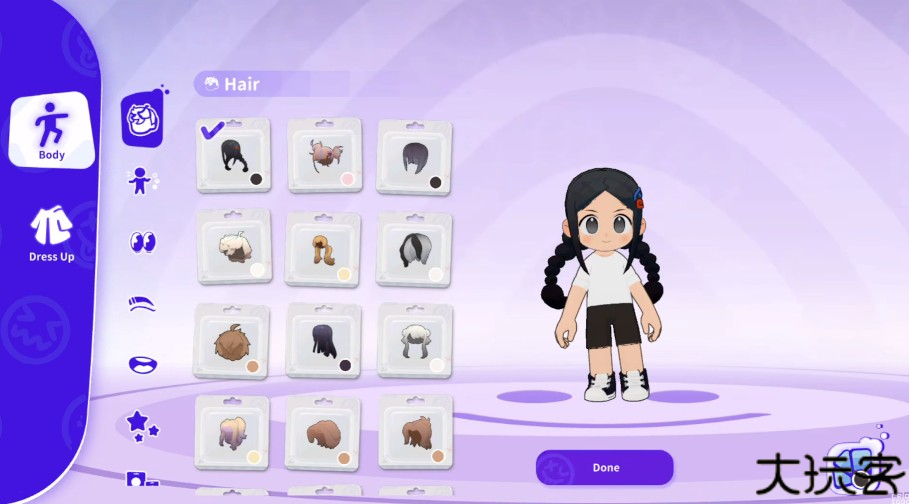The height and width of the screenshot is (504, 909).
Task: Select the hair category icon
Action: coord(143,120)
